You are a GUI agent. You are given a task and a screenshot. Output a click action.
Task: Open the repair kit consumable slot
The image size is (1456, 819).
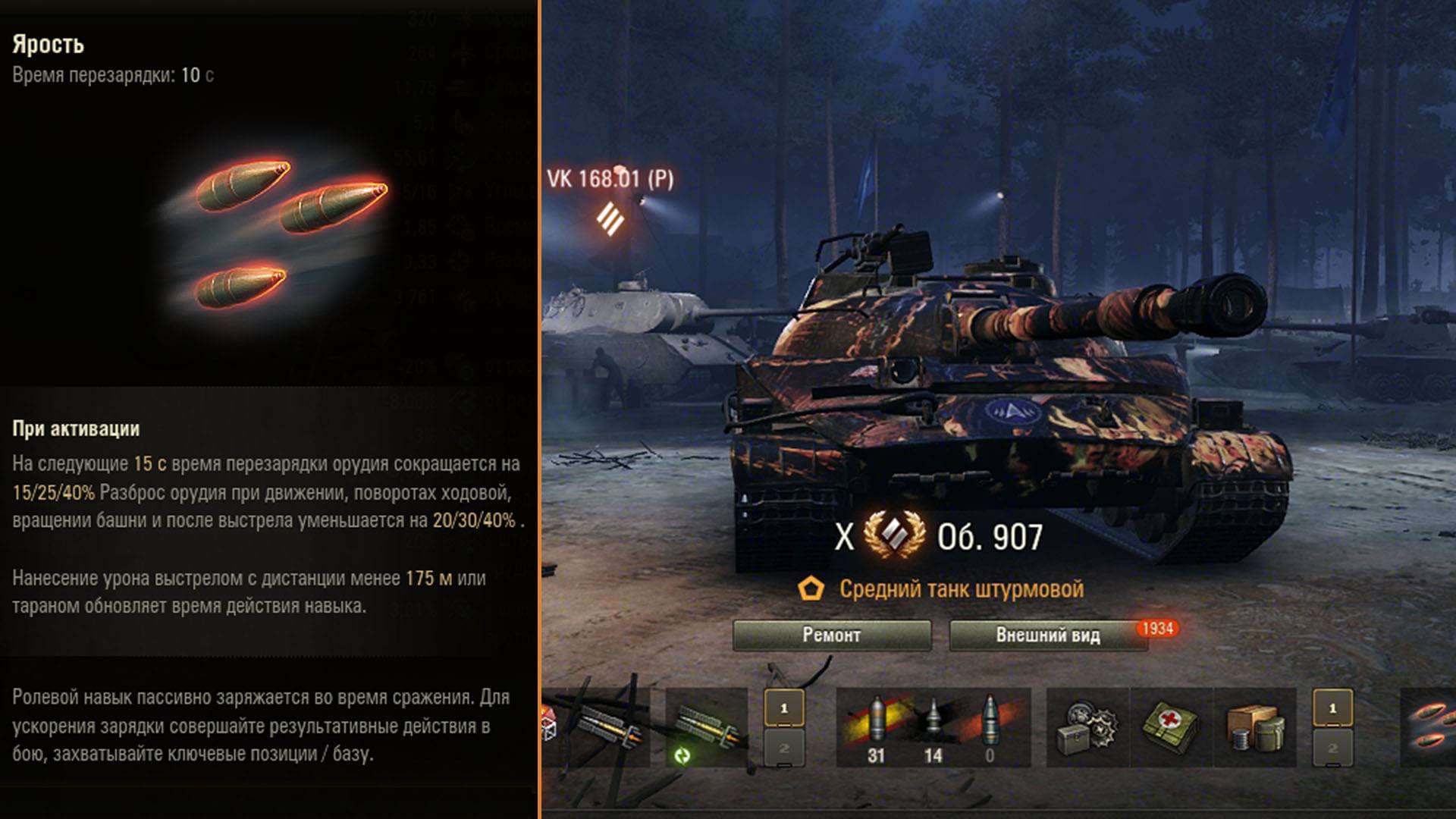click(1087, 727)
